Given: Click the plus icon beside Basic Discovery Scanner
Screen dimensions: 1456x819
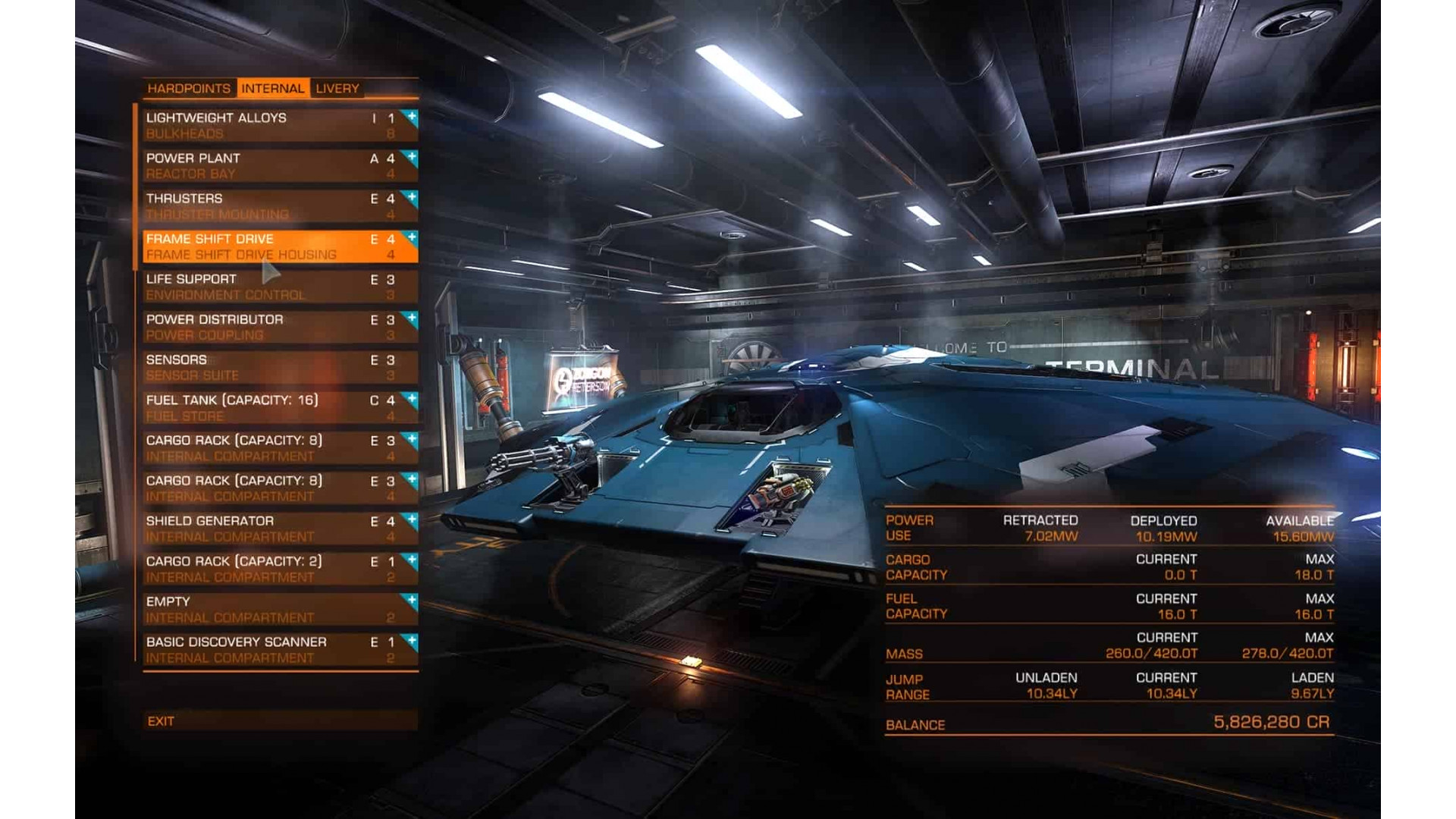Looking at the screenshot, I should pyautogui.click(x=410, y=642).
